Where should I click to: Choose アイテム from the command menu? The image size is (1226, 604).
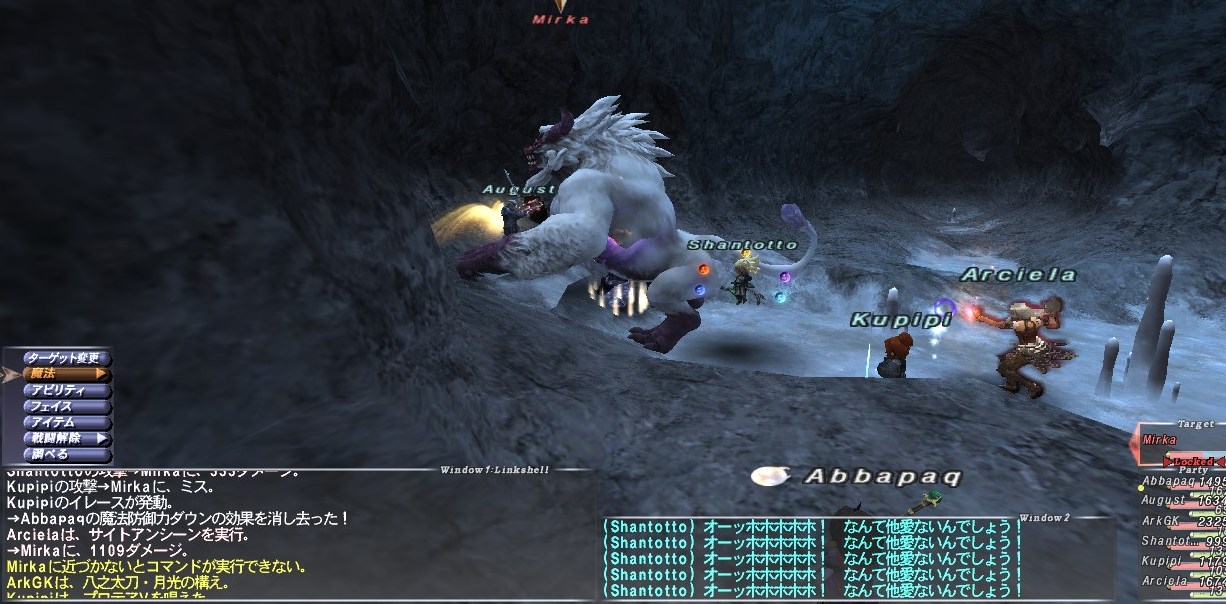pyautogui.click(x=63, y=422)
